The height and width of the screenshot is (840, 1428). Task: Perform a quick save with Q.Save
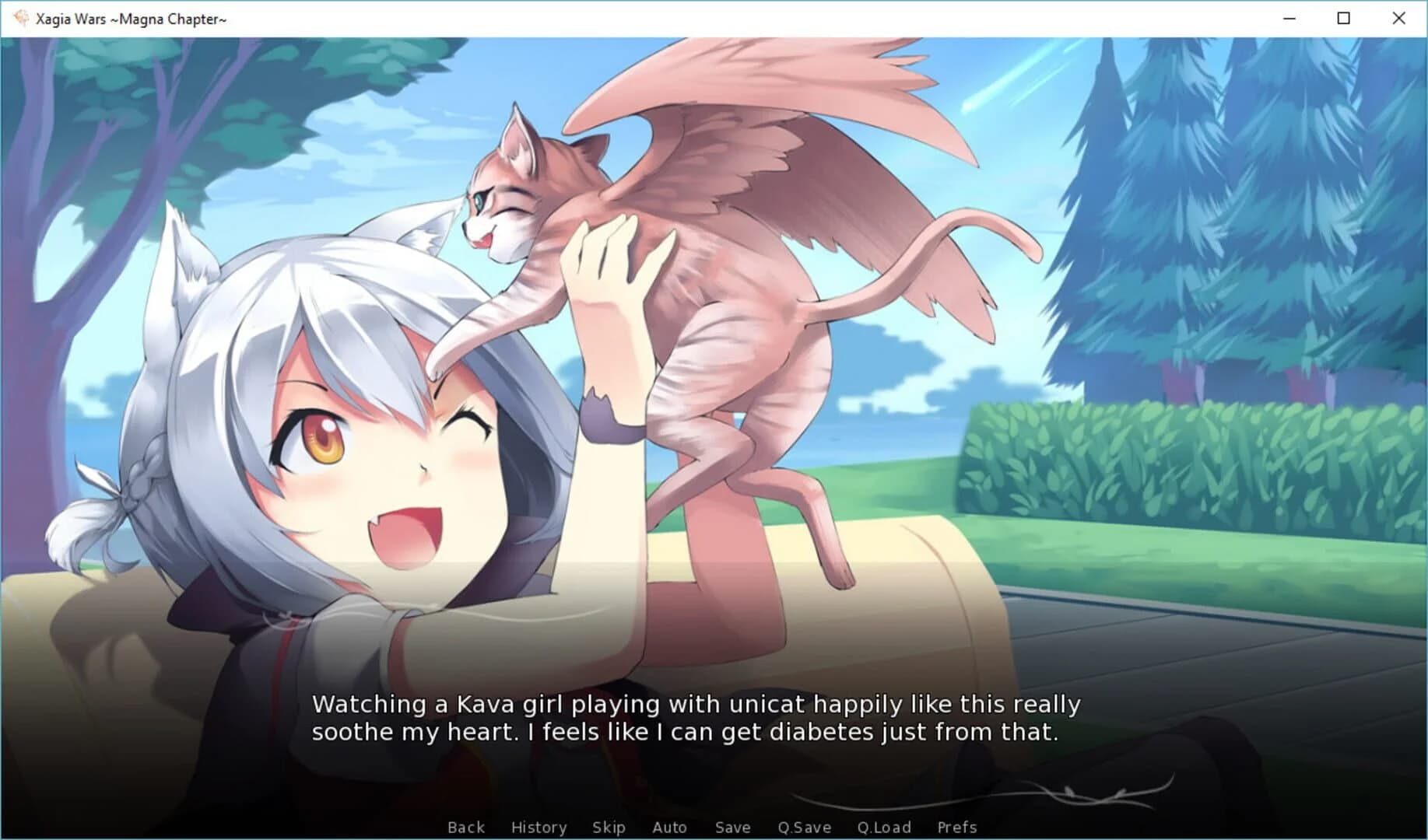pos(804,827)
